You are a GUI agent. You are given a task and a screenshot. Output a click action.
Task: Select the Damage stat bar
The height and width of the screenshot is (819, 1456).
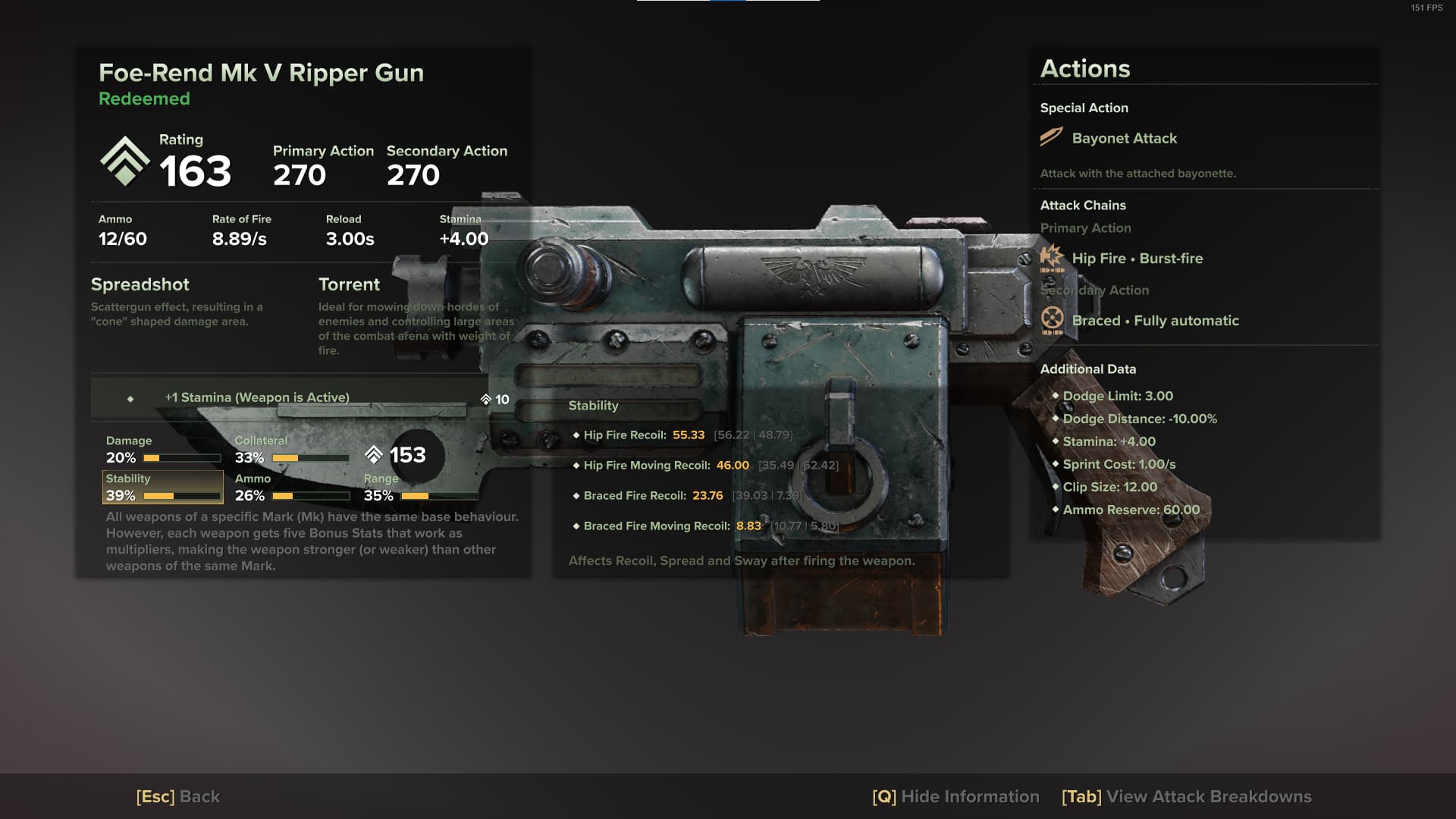coord(163,450)
